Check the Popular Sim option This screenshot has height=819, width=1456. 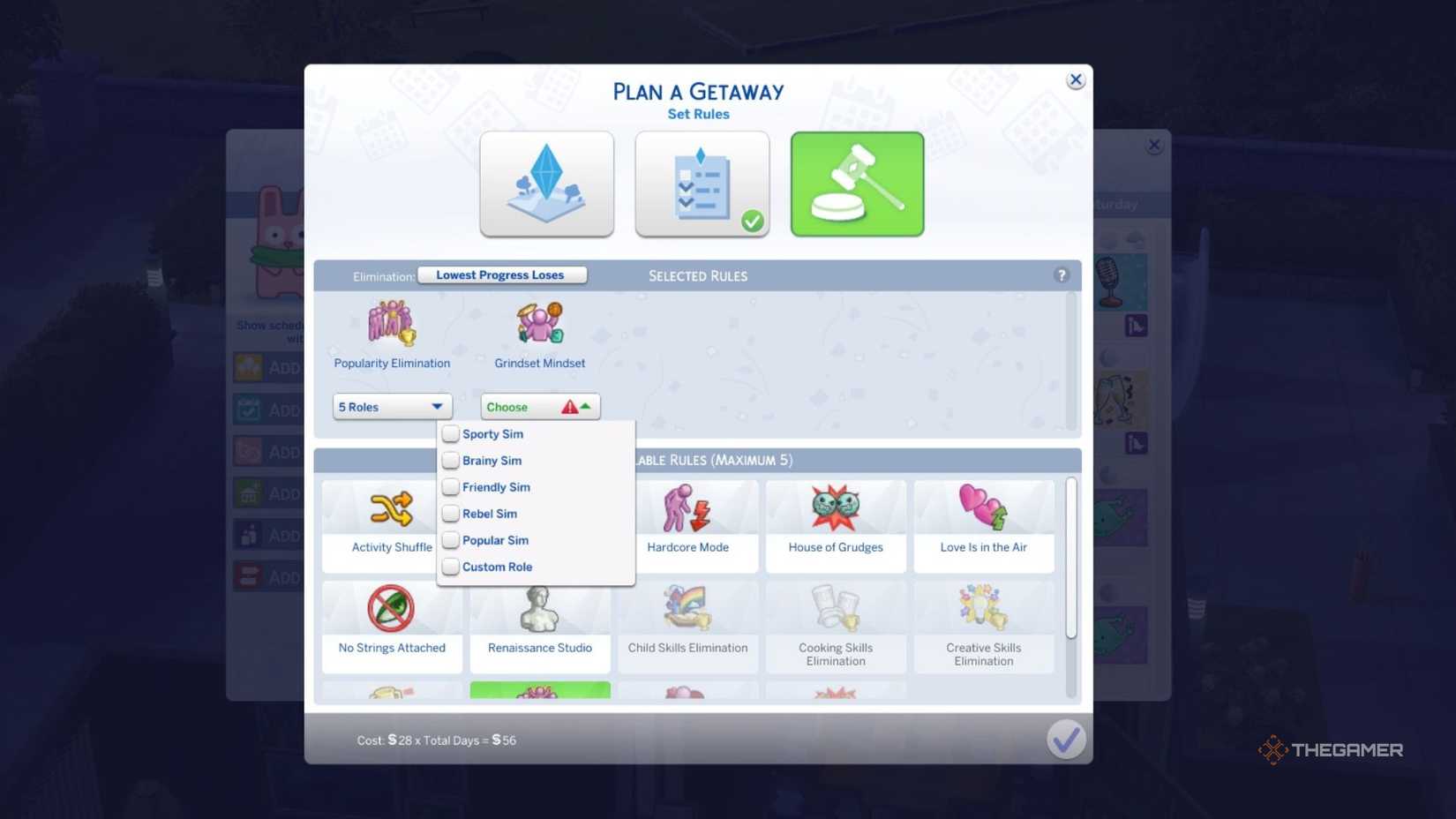450,539
